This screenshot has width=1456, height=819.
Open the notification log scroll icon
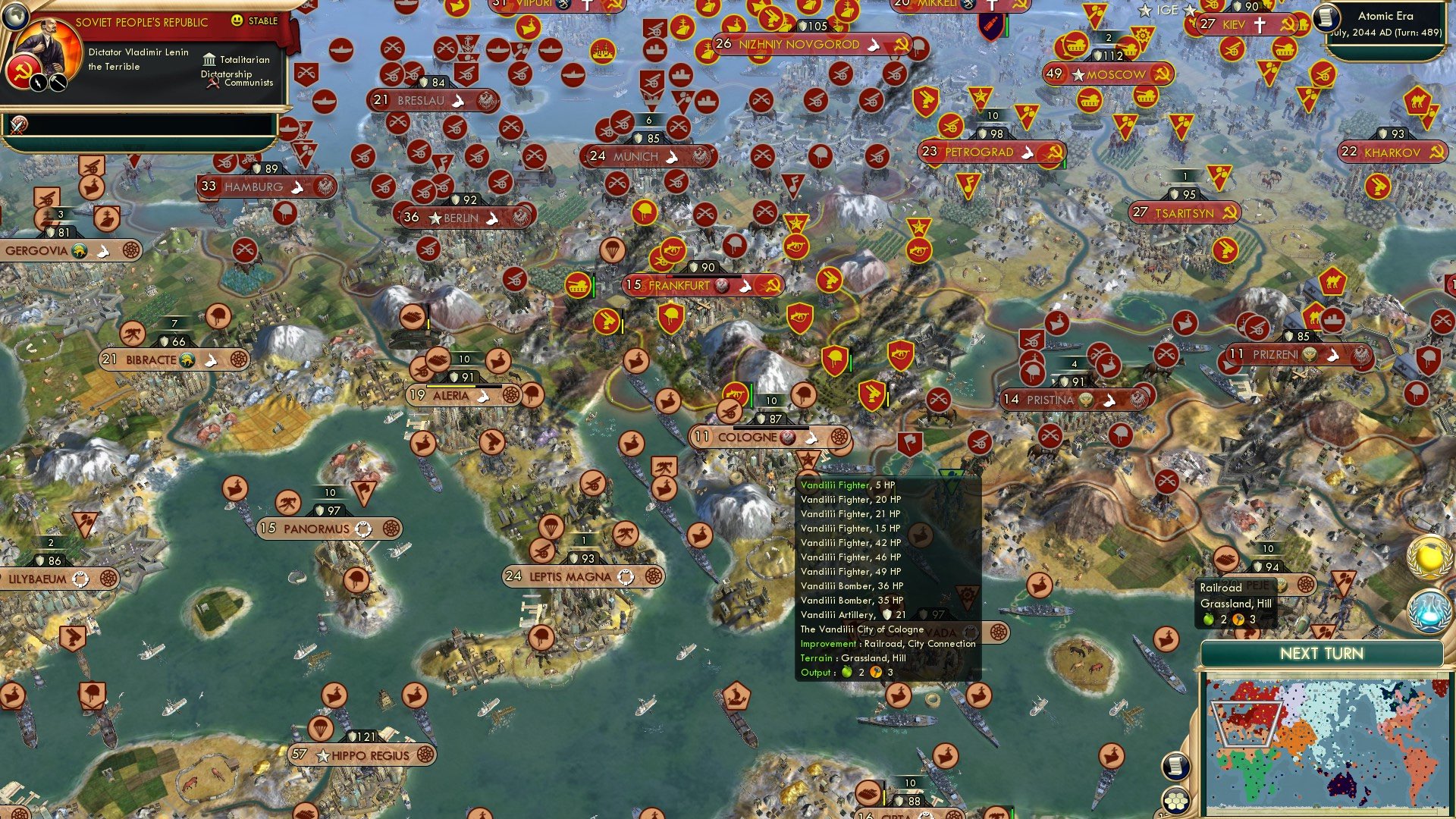click(1175, 766)
